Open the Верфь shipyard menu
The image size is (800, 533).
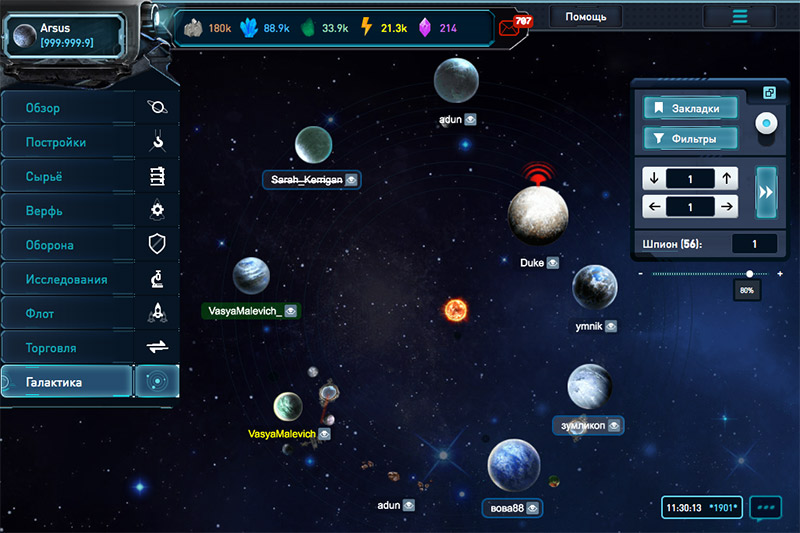[x=68, y=211]
